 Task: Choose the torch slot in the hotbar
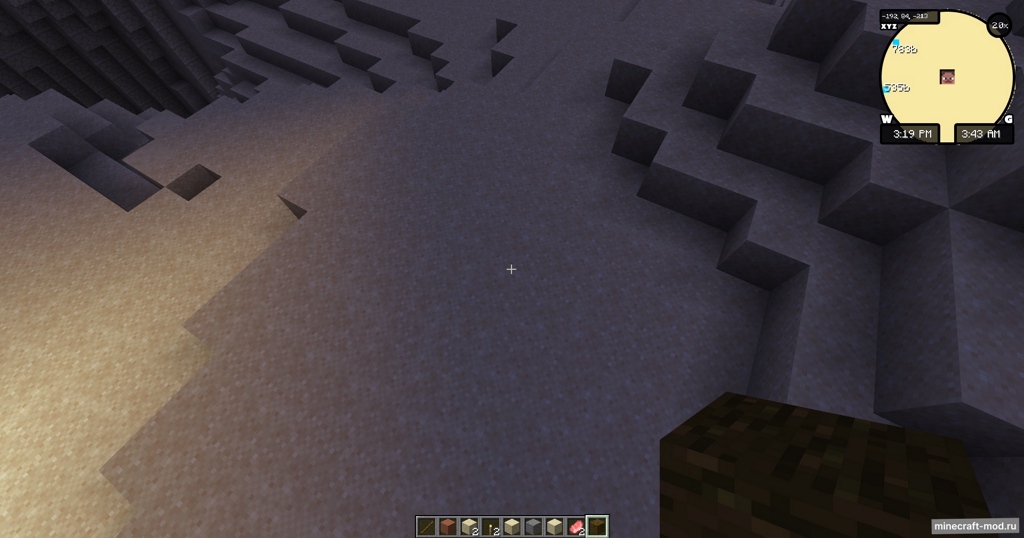[490, 526]
